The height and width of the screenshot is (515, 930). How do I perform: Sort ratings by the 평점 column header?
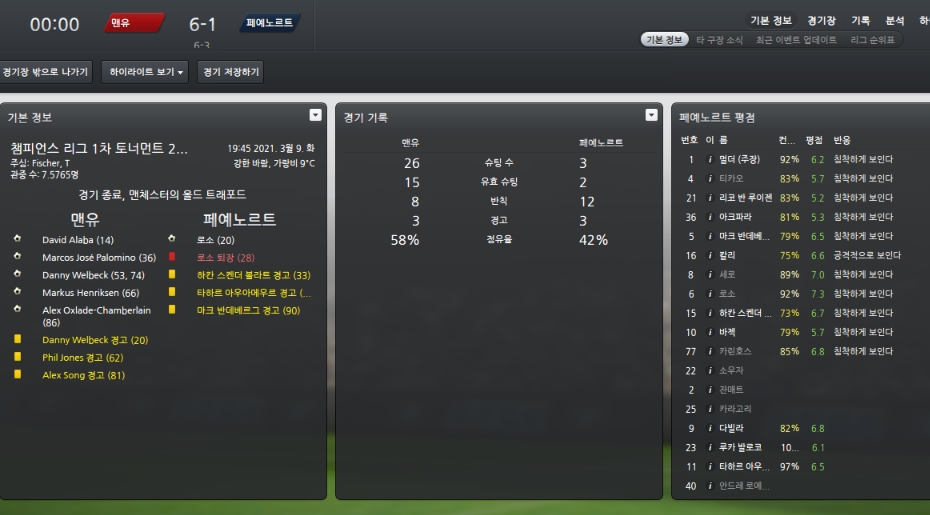tap(814, 140)
